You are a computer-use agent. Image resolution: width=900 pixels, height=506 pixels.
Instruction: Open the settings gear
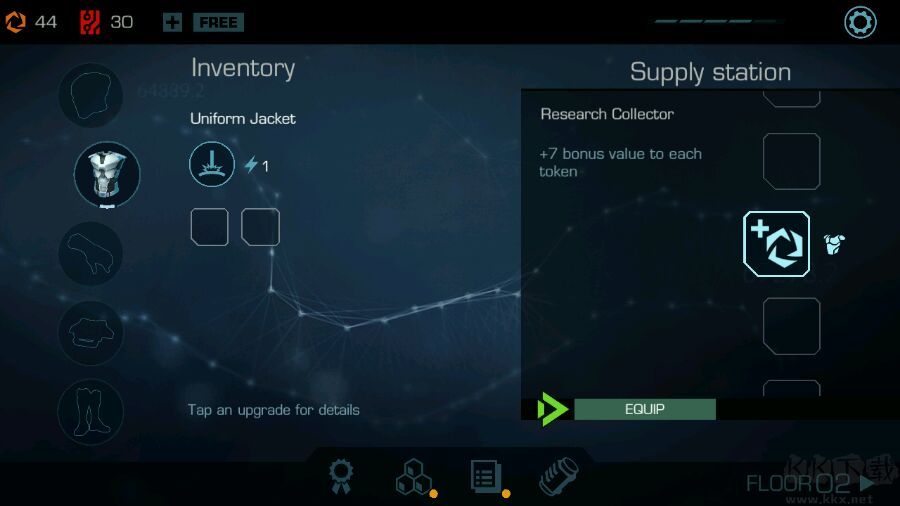pos(860,22)
